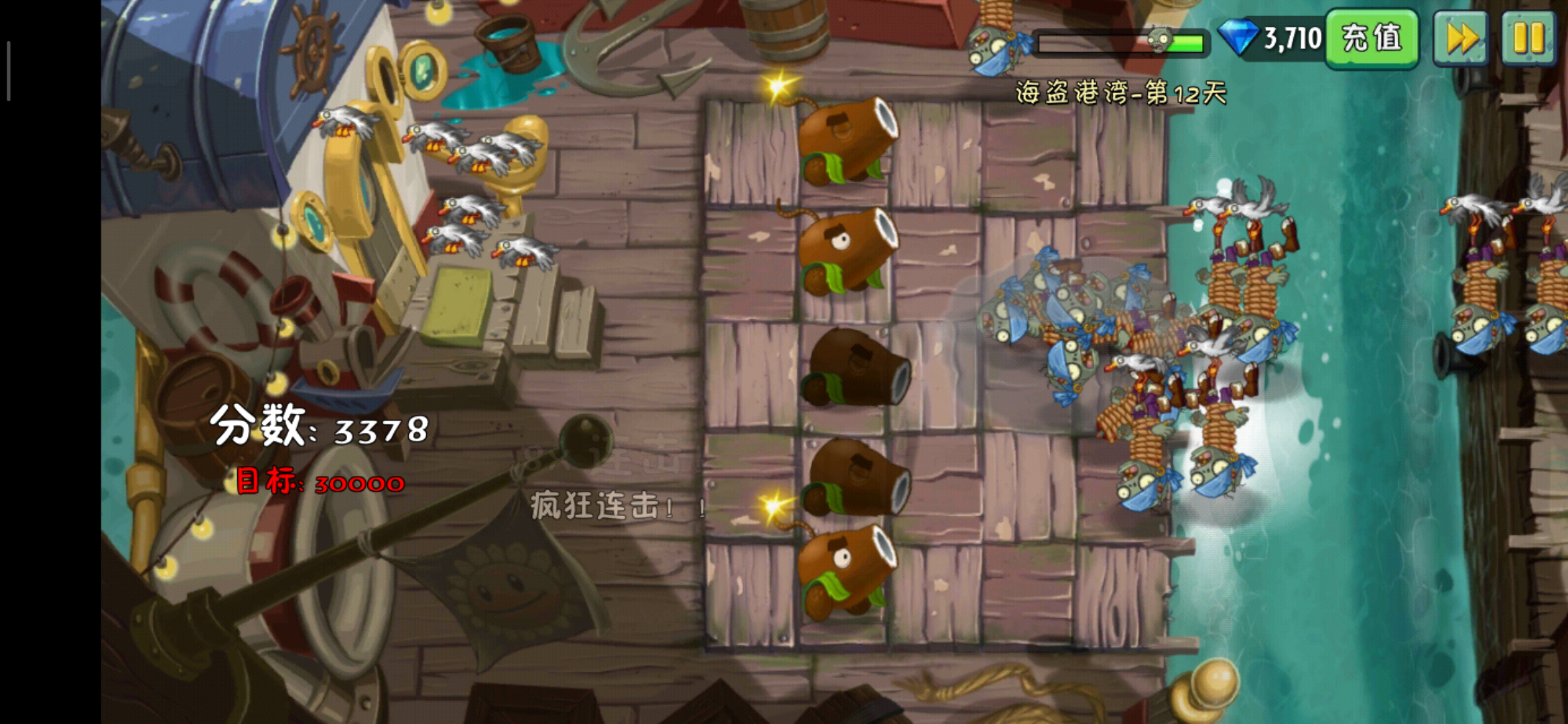Toggle the fast-forward speed button
This screenshot has width=1568, height=724.
coord(1461,38)
